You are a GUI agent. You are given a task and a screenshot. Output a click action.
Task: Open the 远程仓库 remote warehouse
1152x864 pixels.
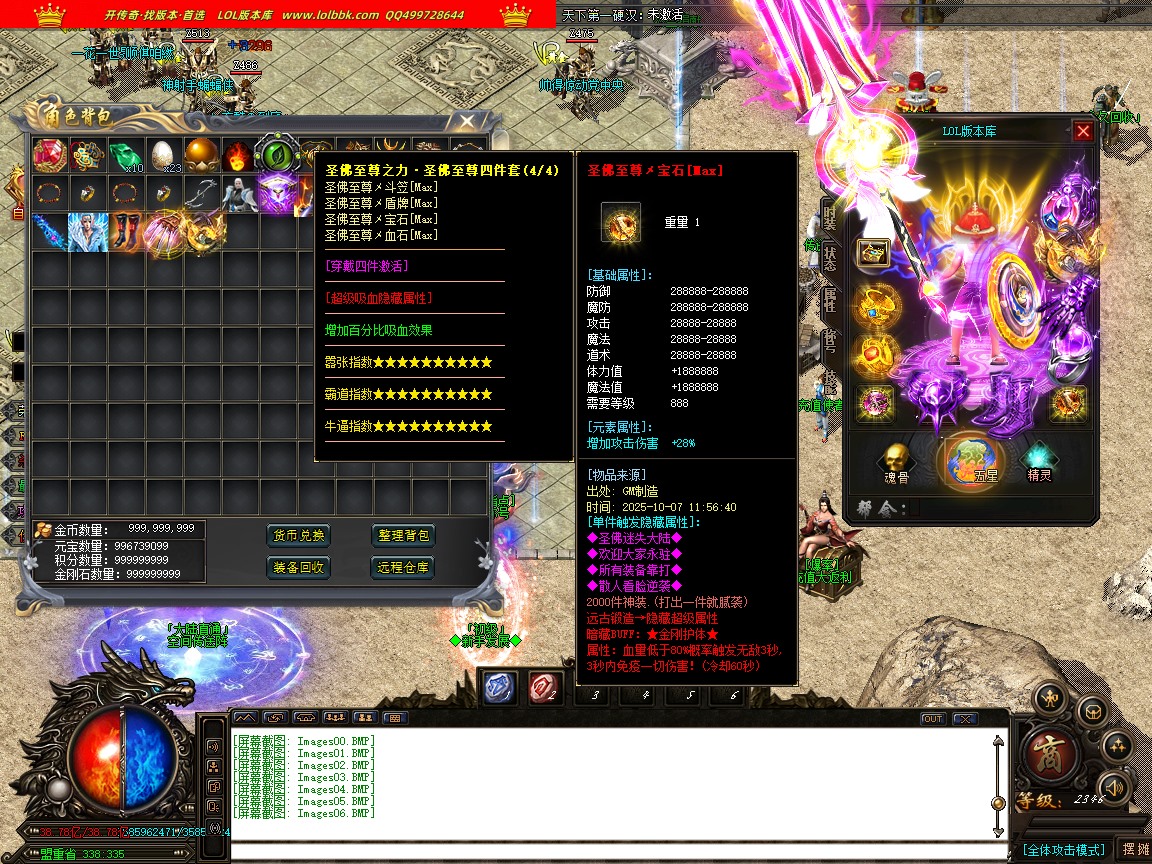point(404,567)
